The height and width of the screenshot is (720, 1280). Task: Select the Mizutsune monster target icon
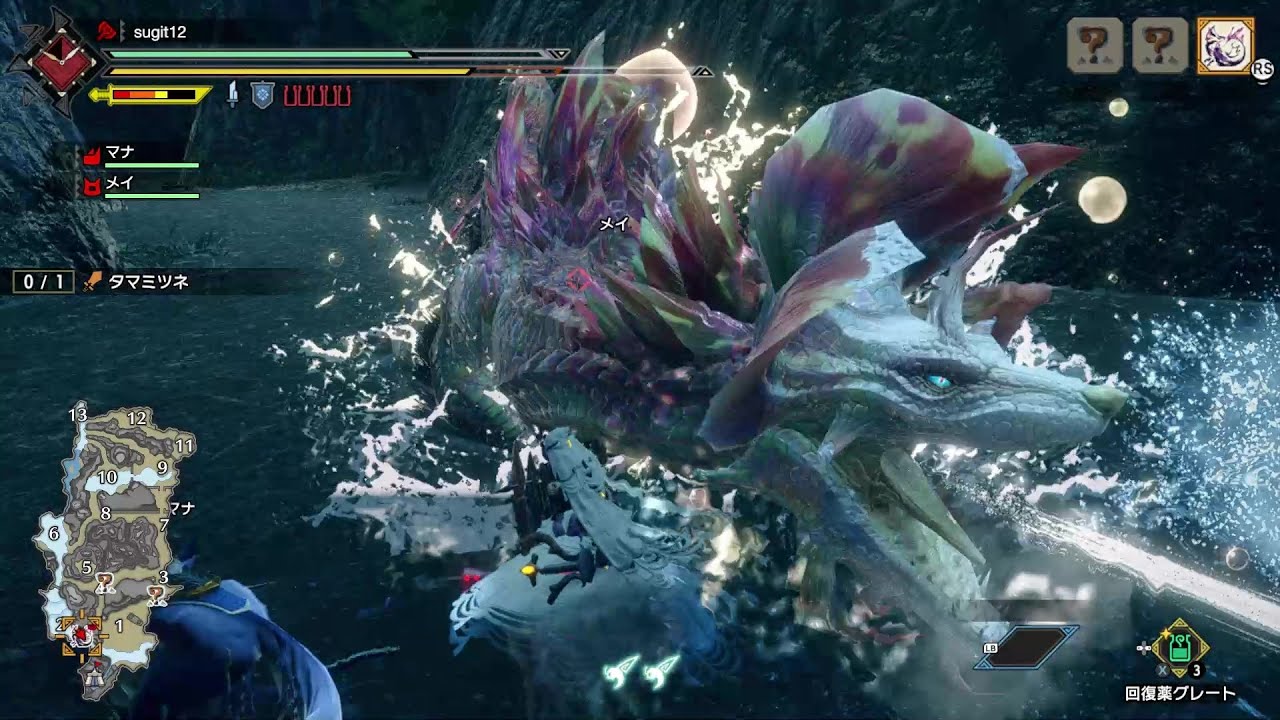tap(1224, 46)
